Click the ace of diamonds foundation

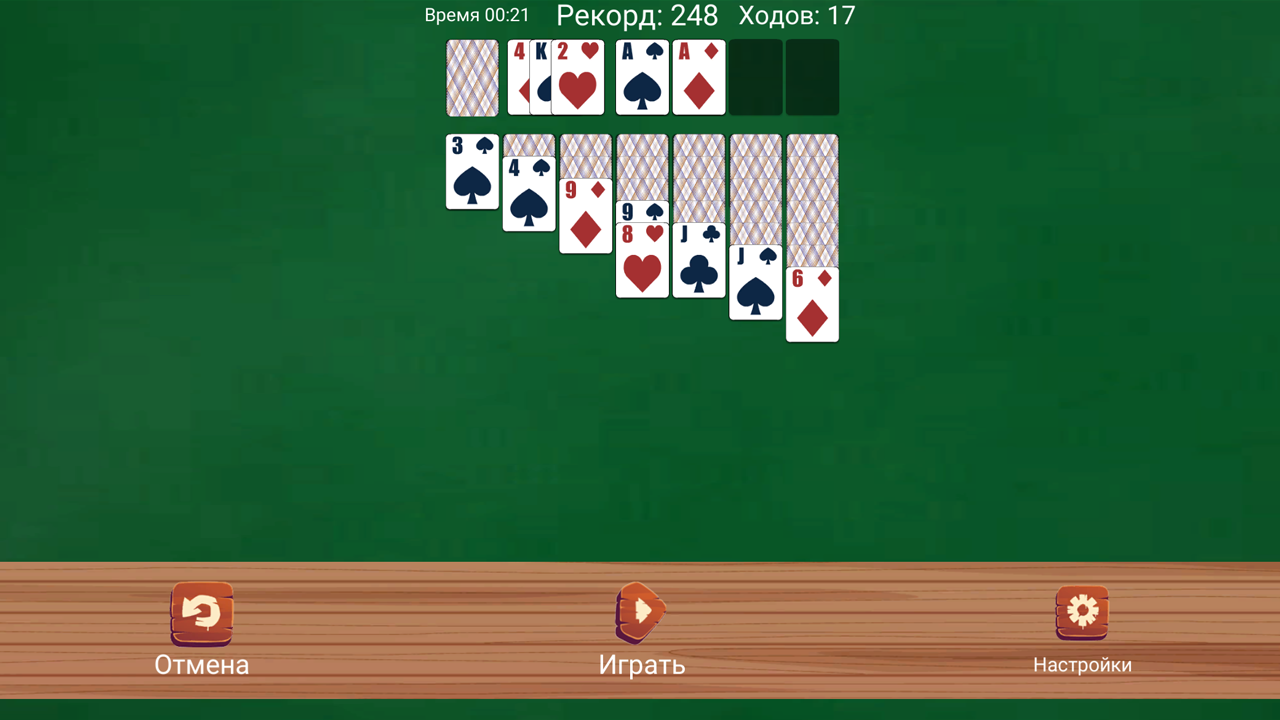coord(699,78)
